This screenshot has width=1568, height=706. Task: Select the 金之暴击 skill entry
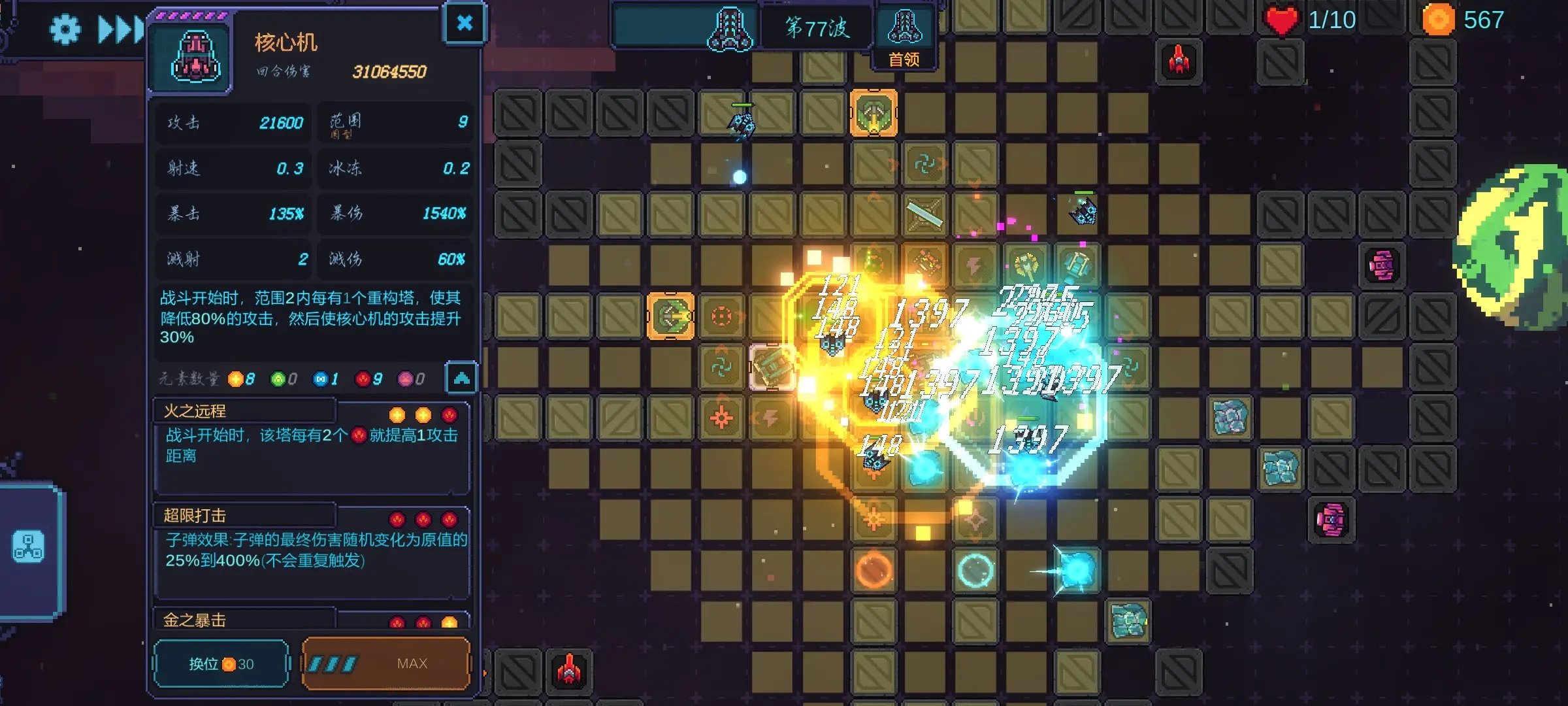coord(311,620)
